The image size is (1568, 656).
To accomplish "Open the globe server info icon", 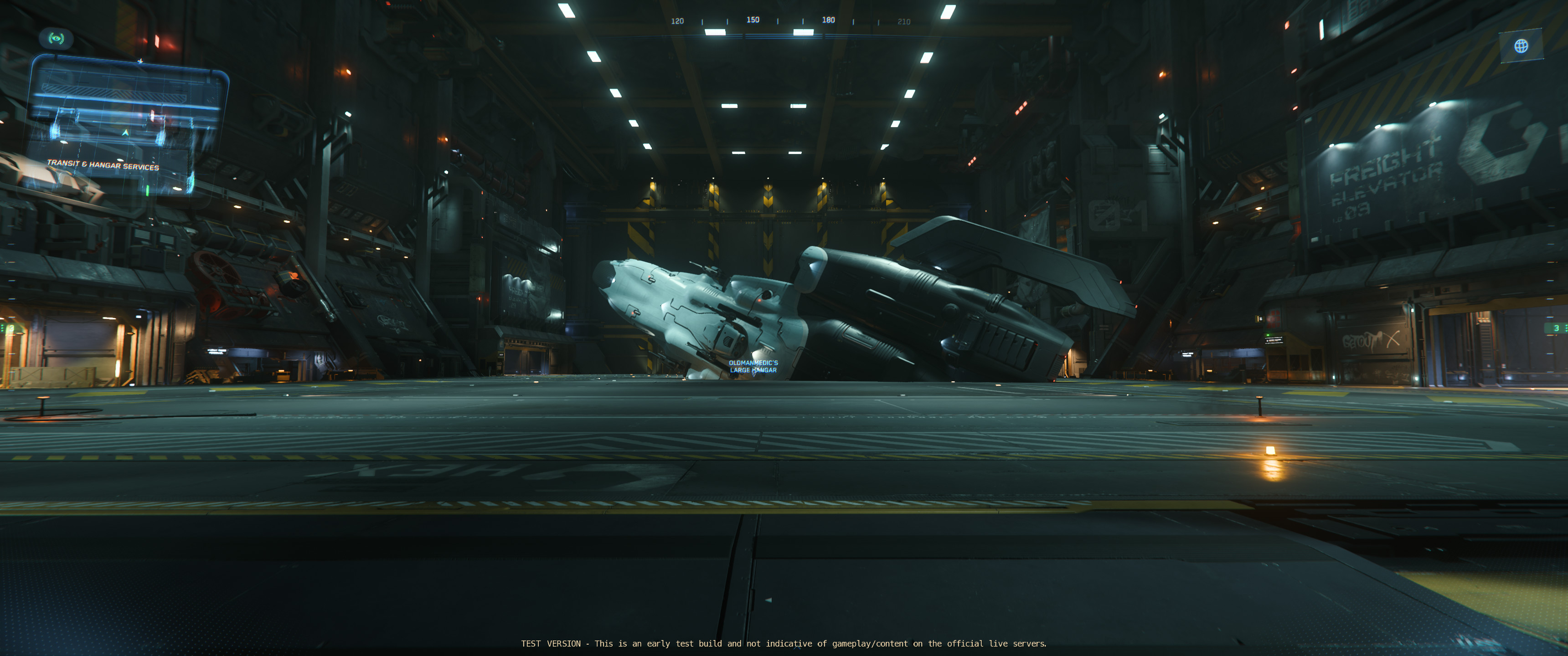I will 1521,45.
